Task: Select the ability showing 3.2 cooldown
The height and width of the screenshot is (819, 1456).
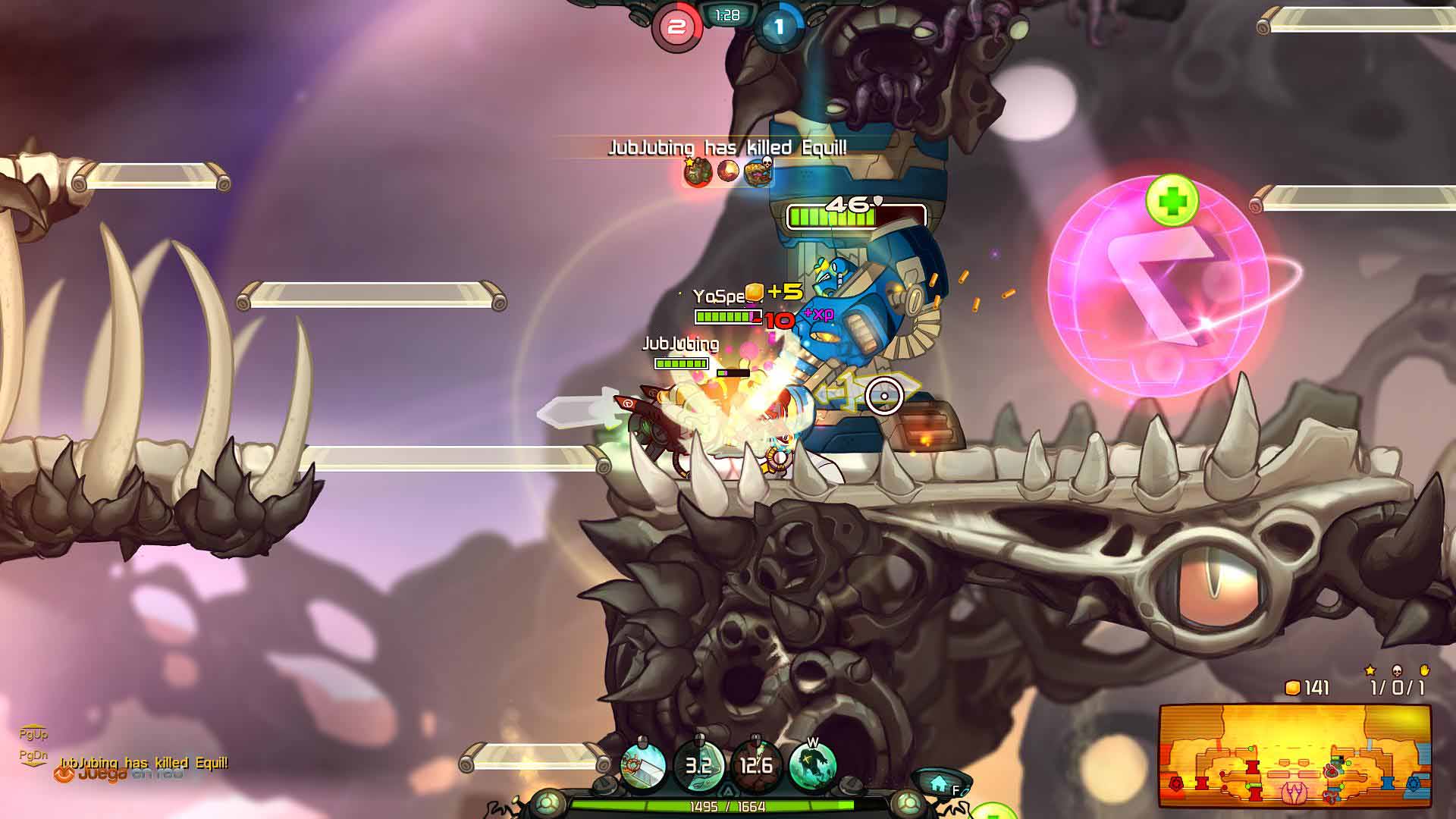Action: 698,765
